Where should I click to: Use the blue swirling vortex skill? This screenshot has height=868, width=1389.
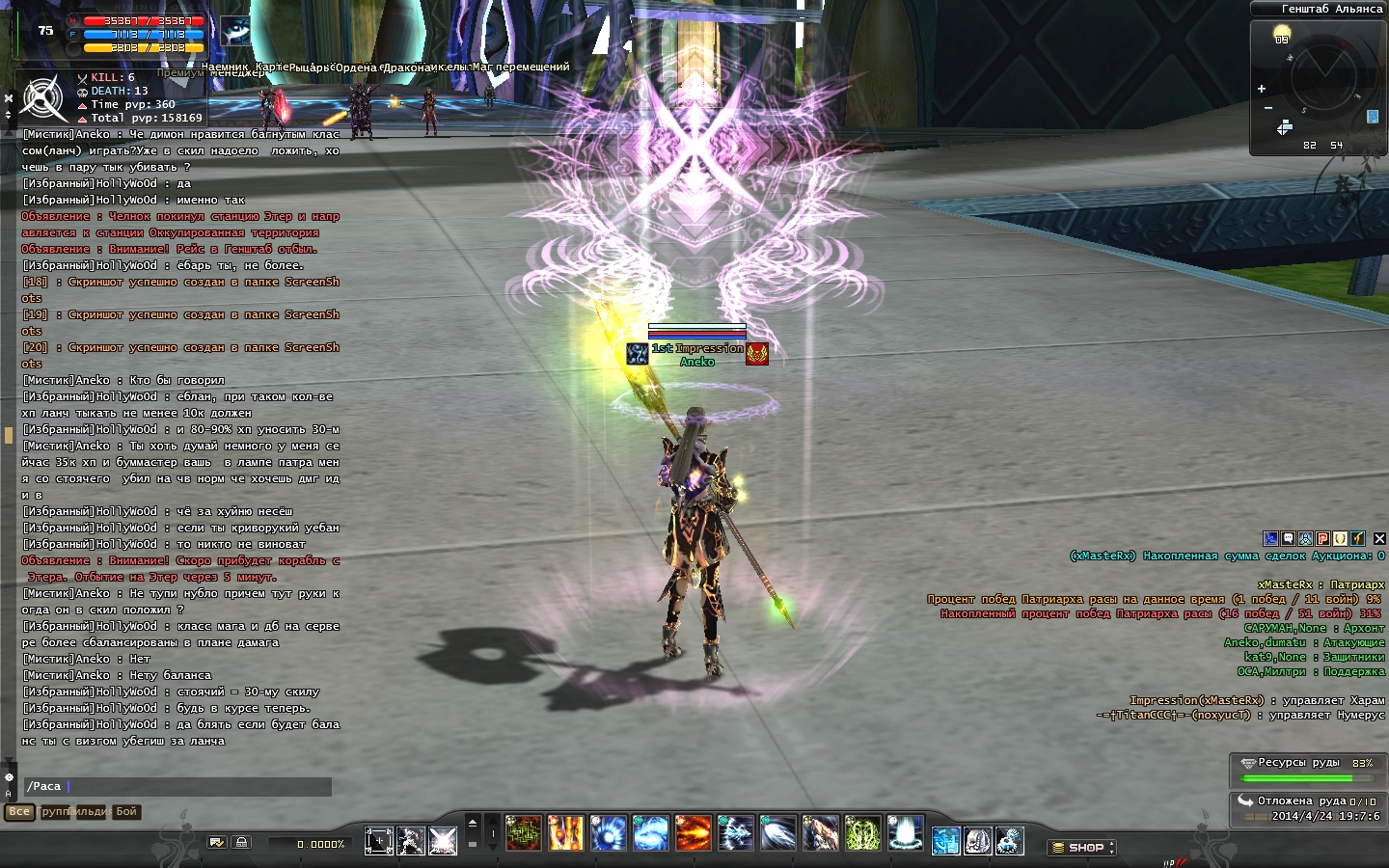click(651, 833)
